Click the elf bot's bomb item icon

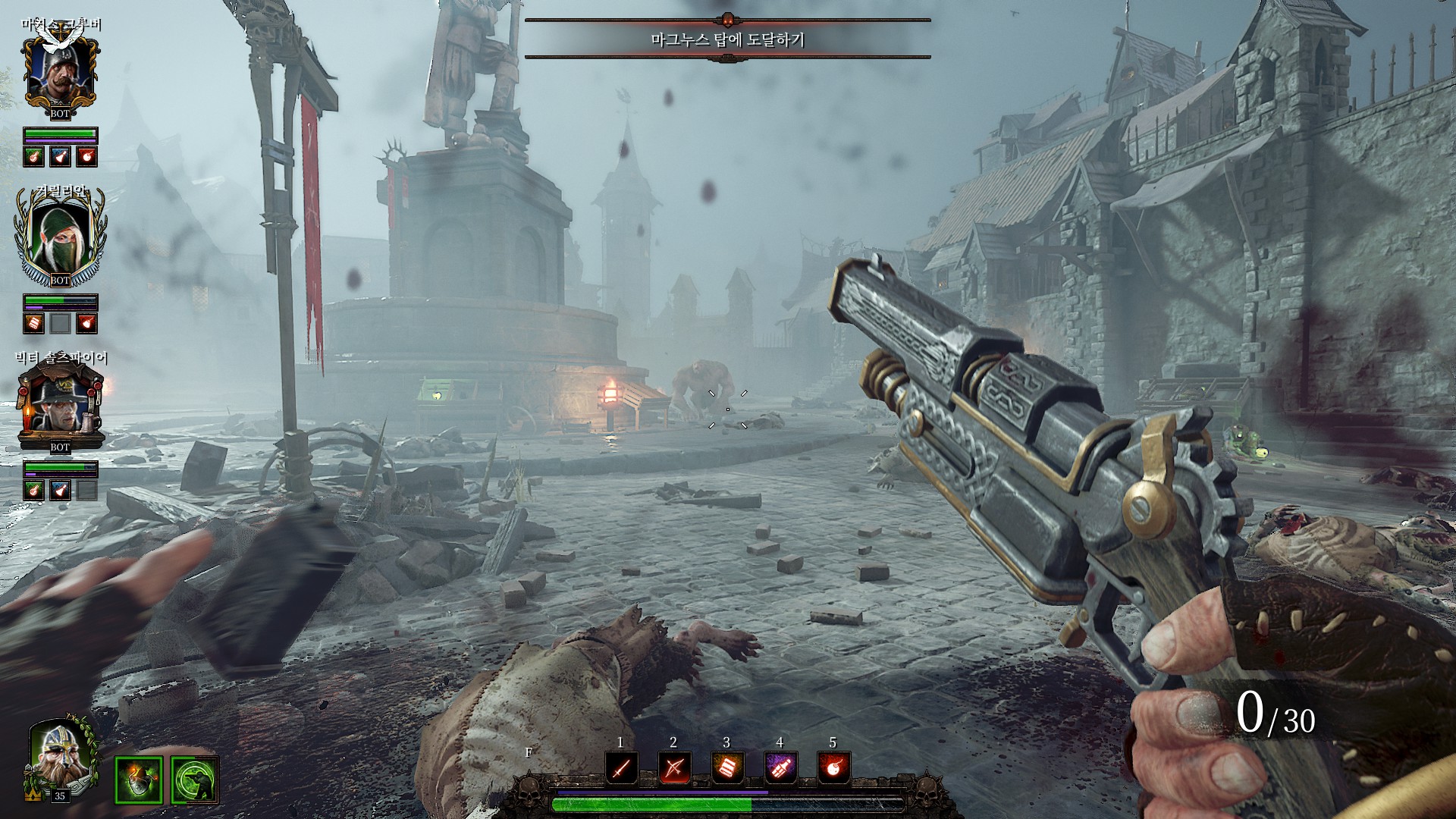[87, 324]
